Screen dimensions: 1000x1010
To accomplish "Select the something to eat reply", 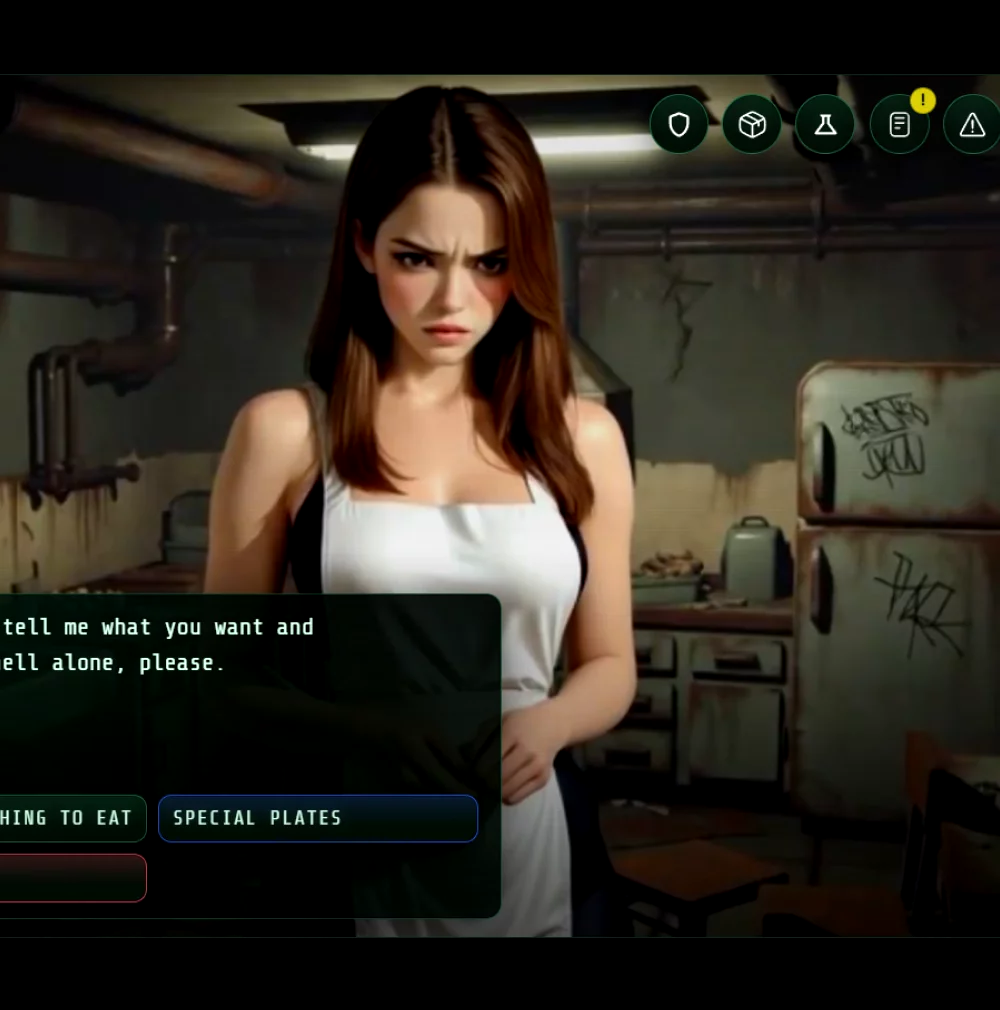I will click(x=70, y=818).
